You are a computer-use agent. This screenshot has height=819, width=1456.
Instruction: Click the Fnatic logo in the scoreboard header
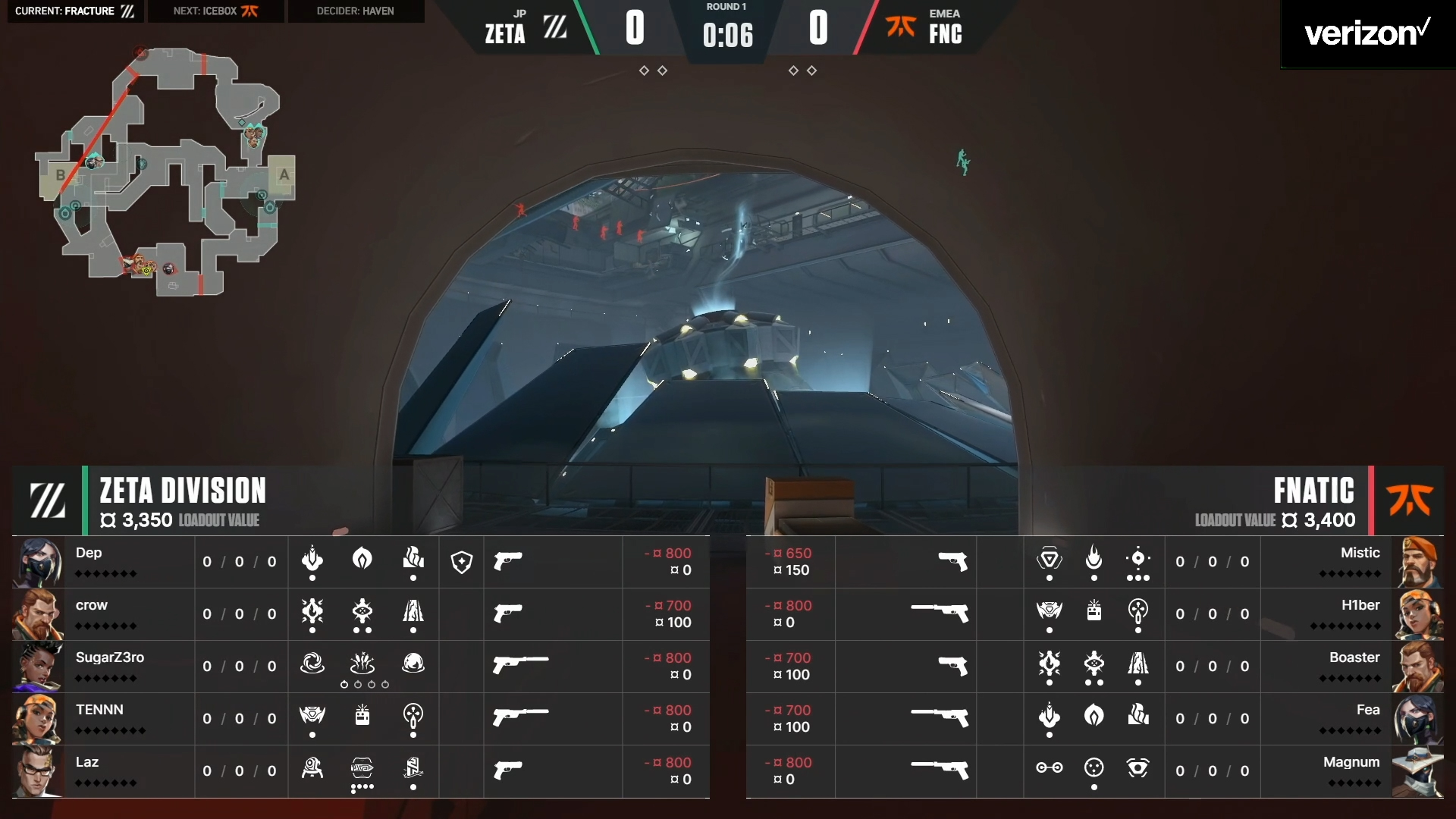[x=1410, y=500]
